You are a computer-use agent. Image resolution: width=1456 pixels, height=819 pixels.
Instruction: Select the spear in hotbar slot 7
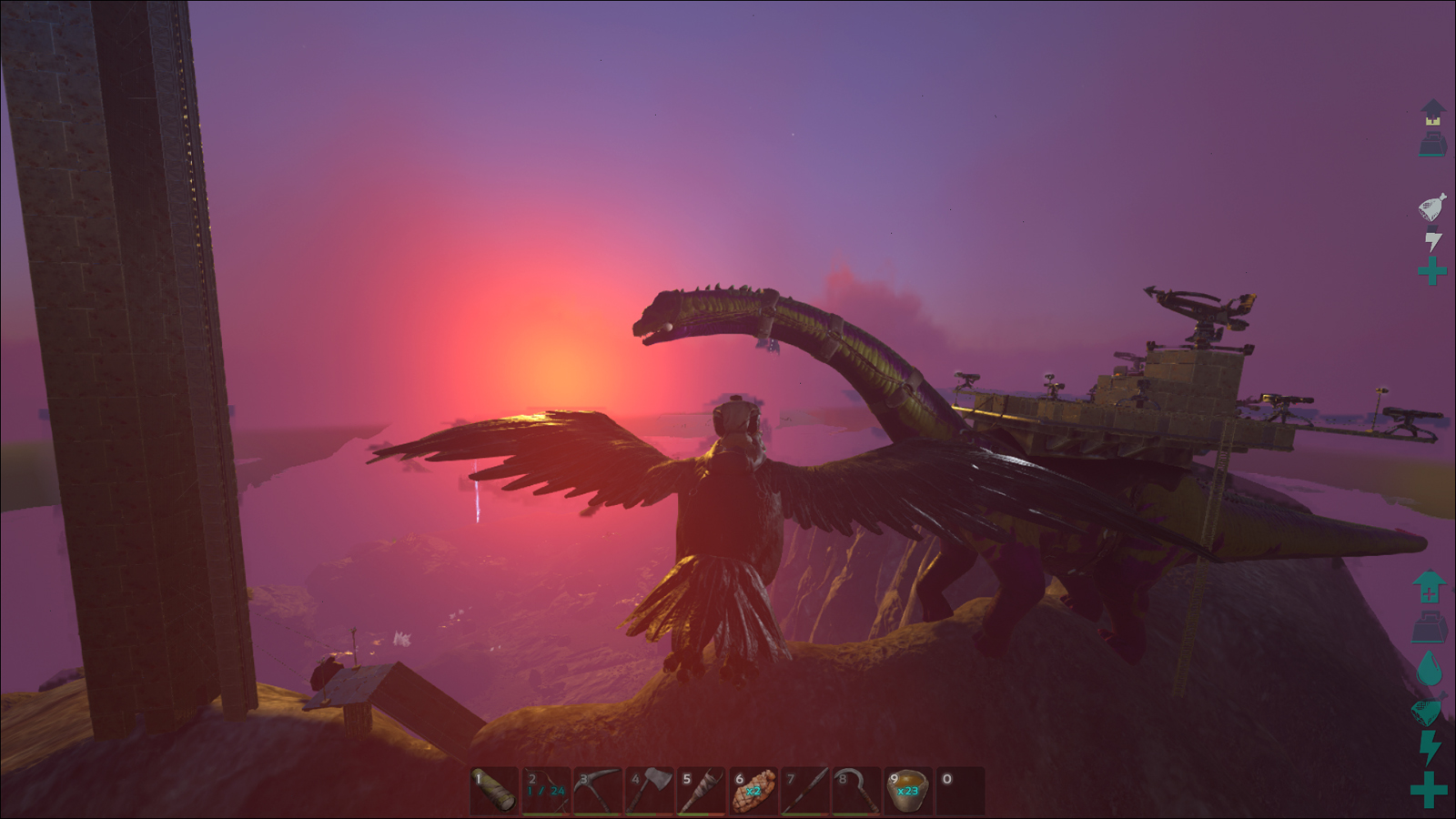tap(805, 790)
